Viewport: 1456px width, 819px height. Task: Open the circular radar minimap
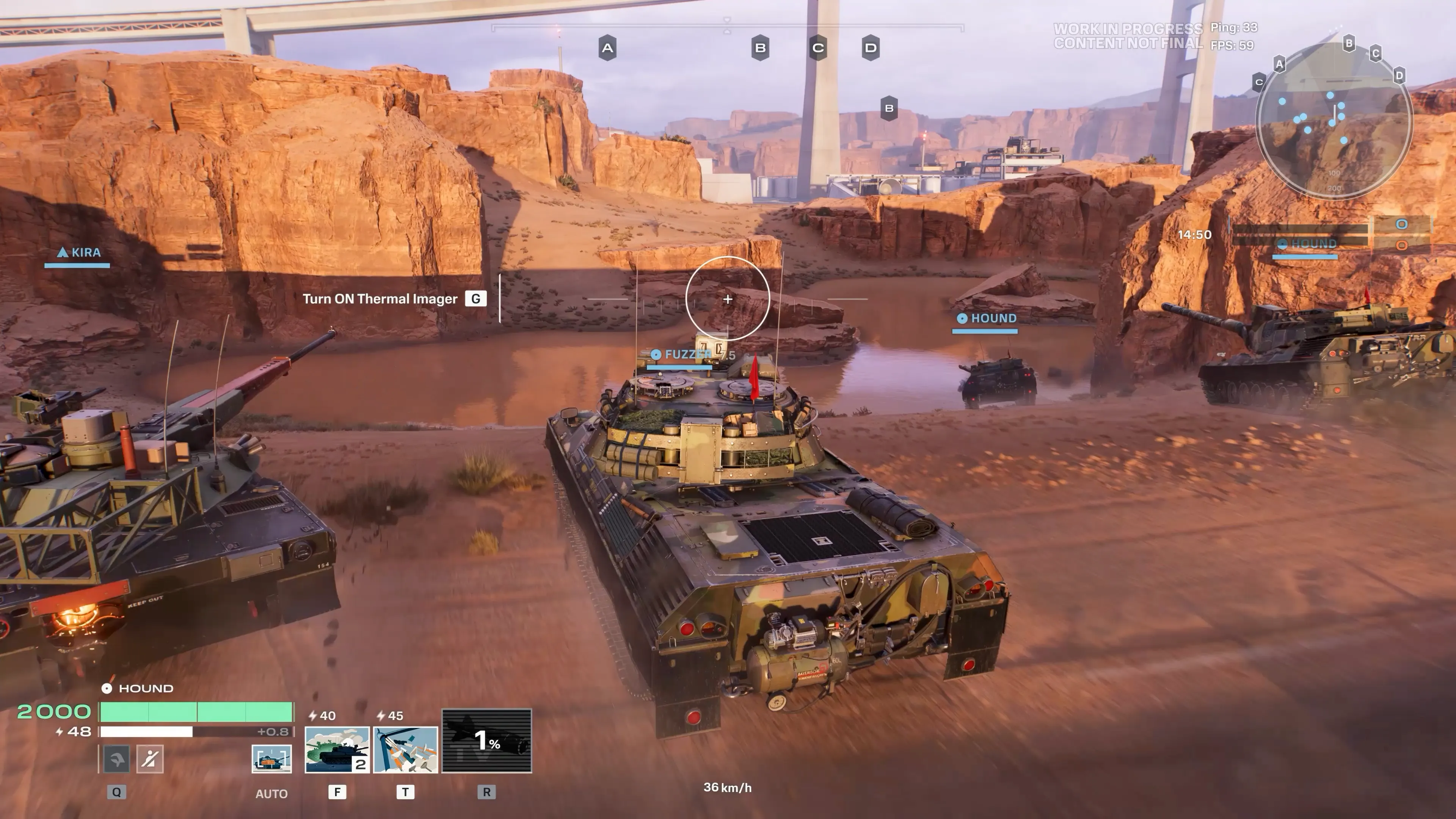click(x=1334, y=121)
